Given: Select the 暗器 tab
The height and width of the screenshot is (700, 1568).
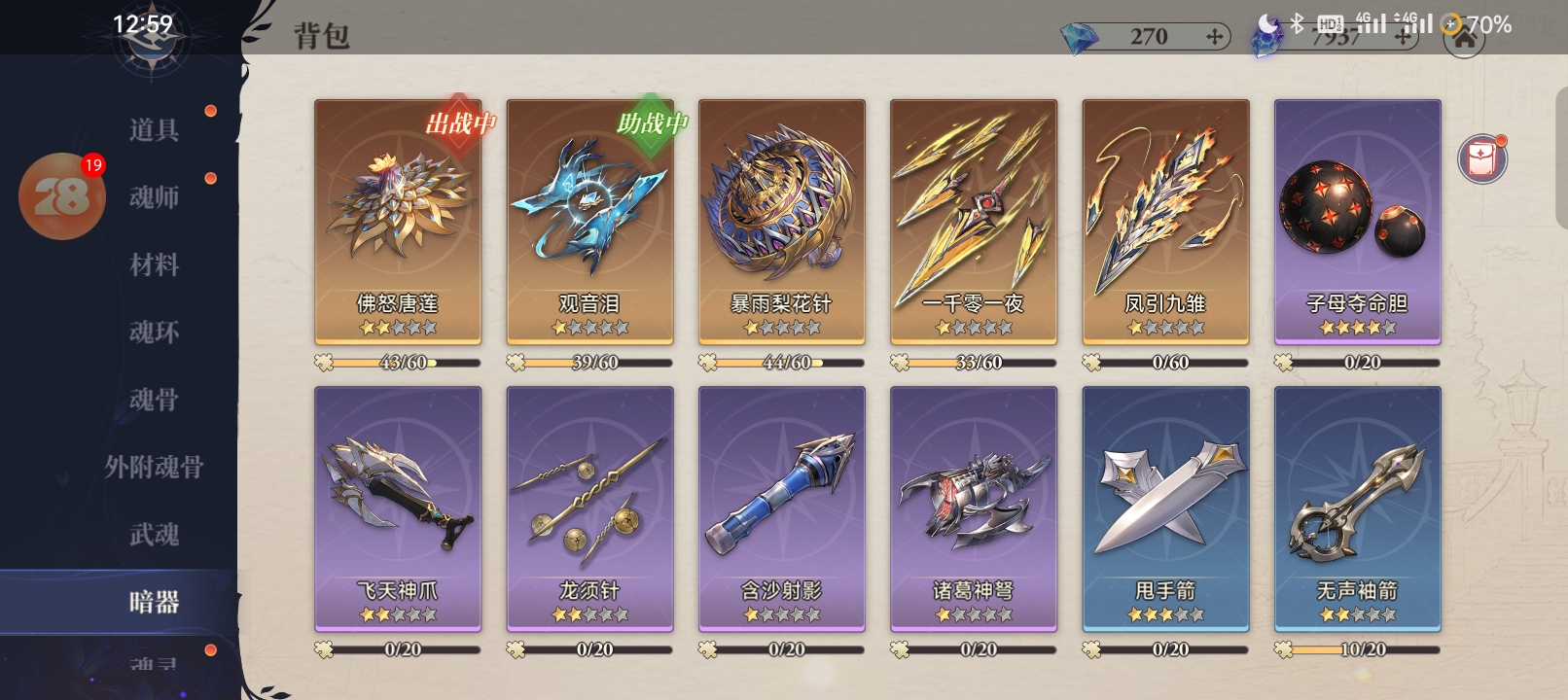Looking at the screenshot, I should click(x=154, y=602).
